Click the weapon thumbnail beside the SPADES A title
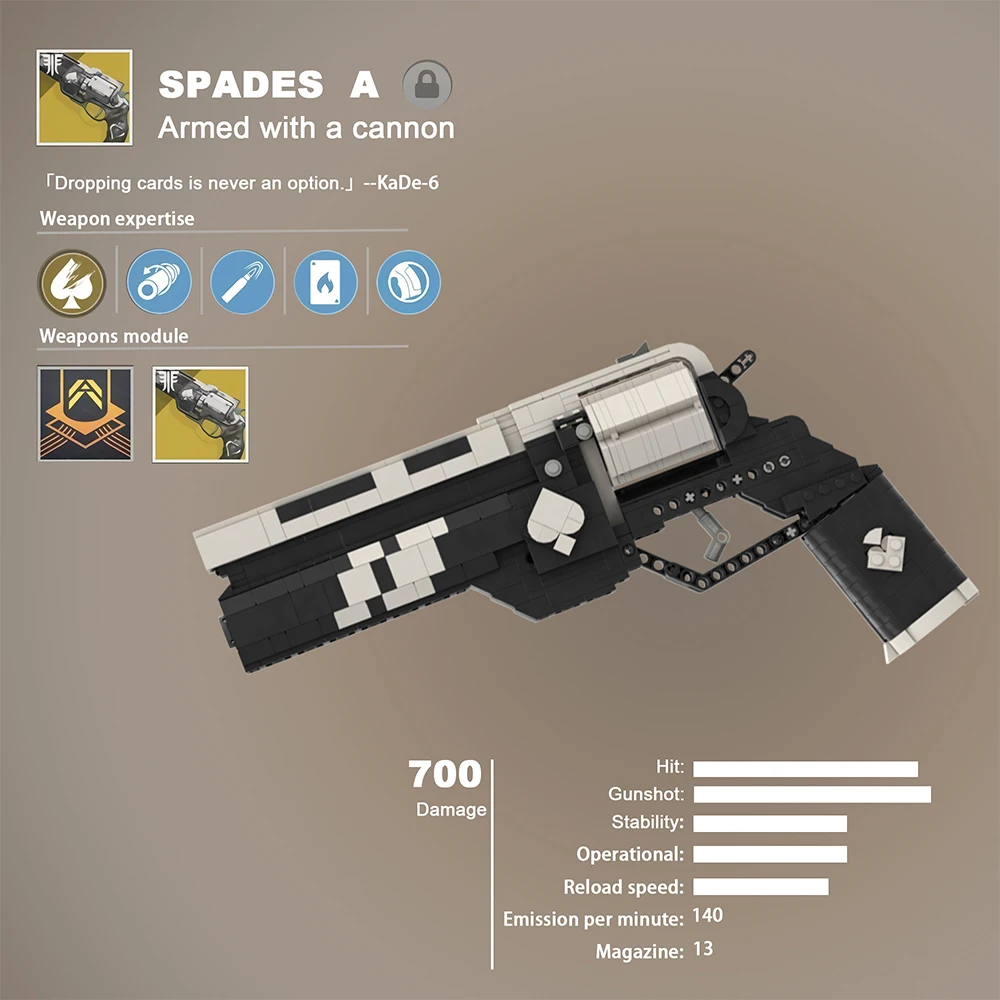 tap(85, 97)
